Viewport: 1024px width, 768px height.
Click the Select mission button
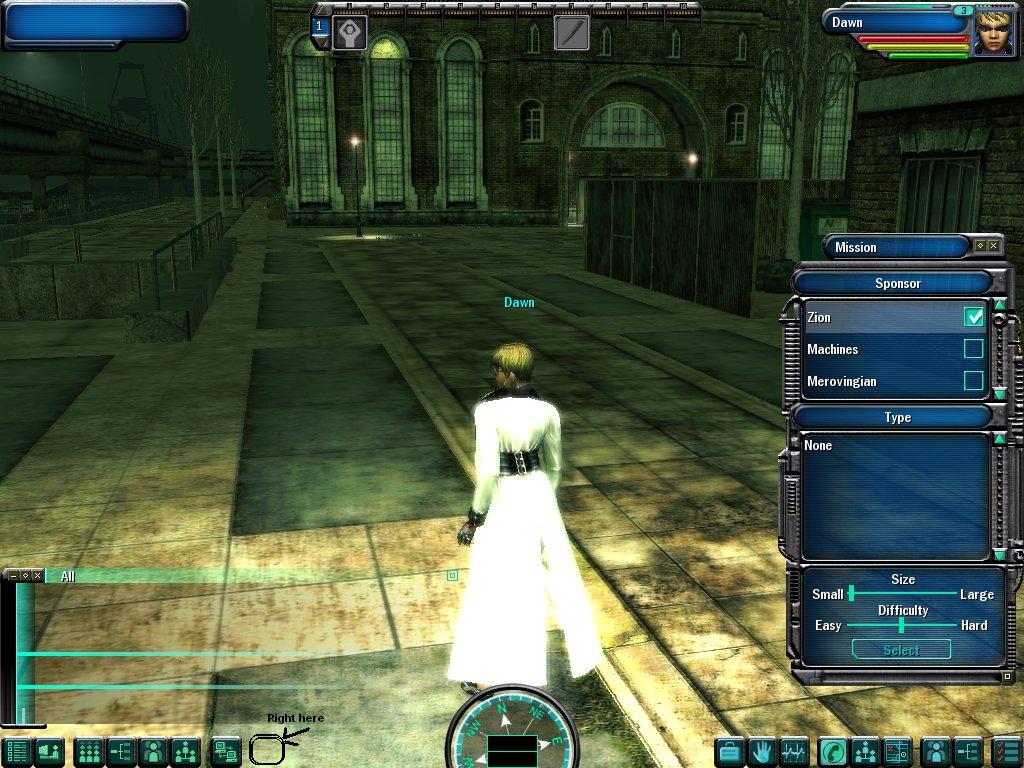(901, 650)
